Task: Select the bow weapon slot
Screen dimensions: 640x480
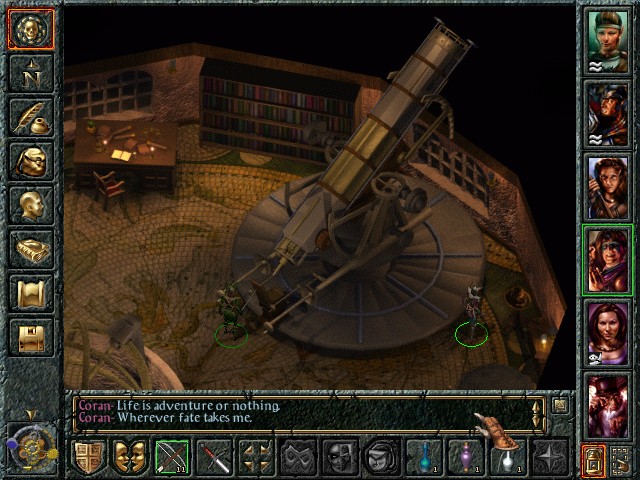Action: click(x=172, y=458)
